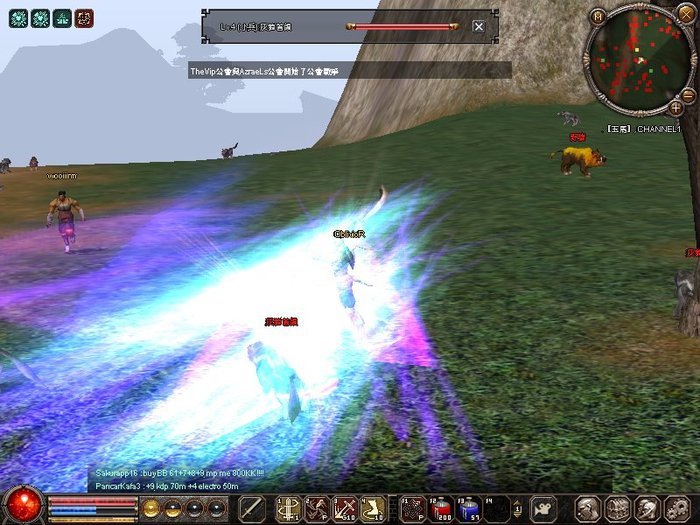Select the sword attack quickslot

pyautogui.click(x=252, y=508)
